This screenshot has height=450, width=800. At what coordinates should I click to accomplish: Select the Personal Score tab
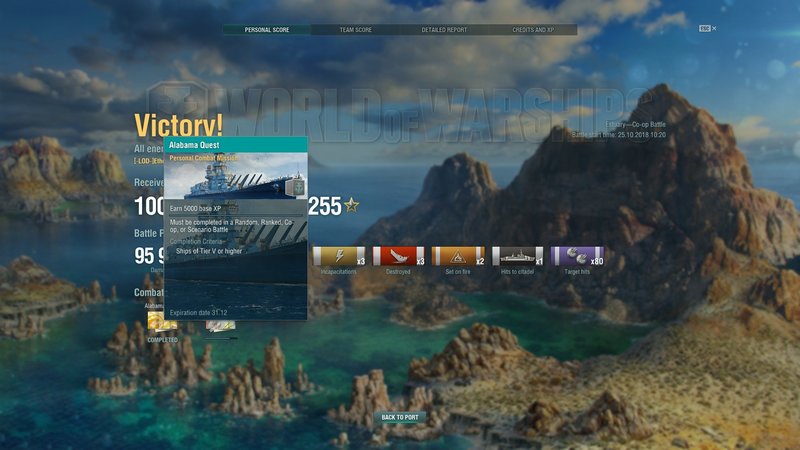click(x=267, y=30)
